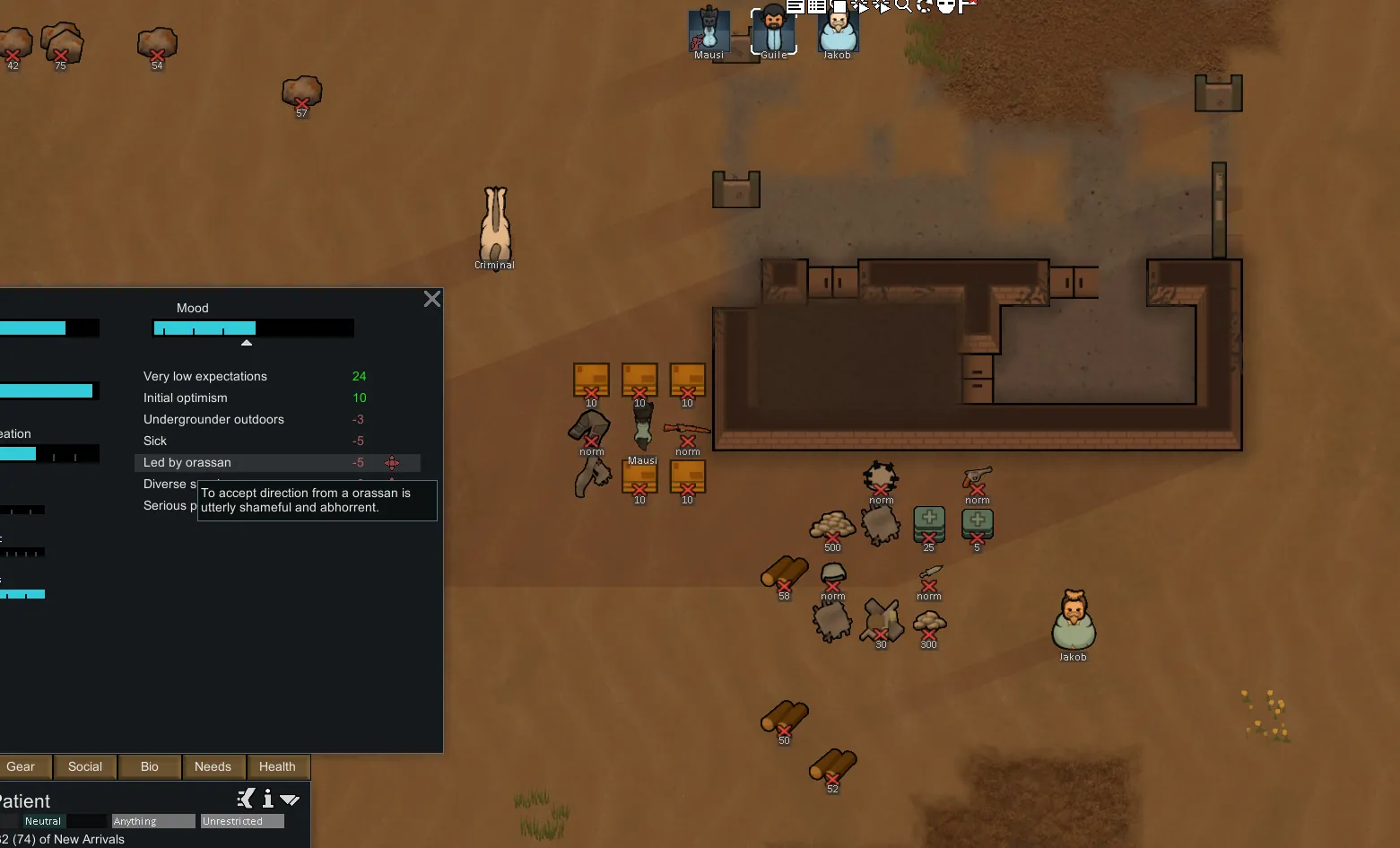
Task: Change the Unrestricted allowed area setting
Action: pos(242,821)
